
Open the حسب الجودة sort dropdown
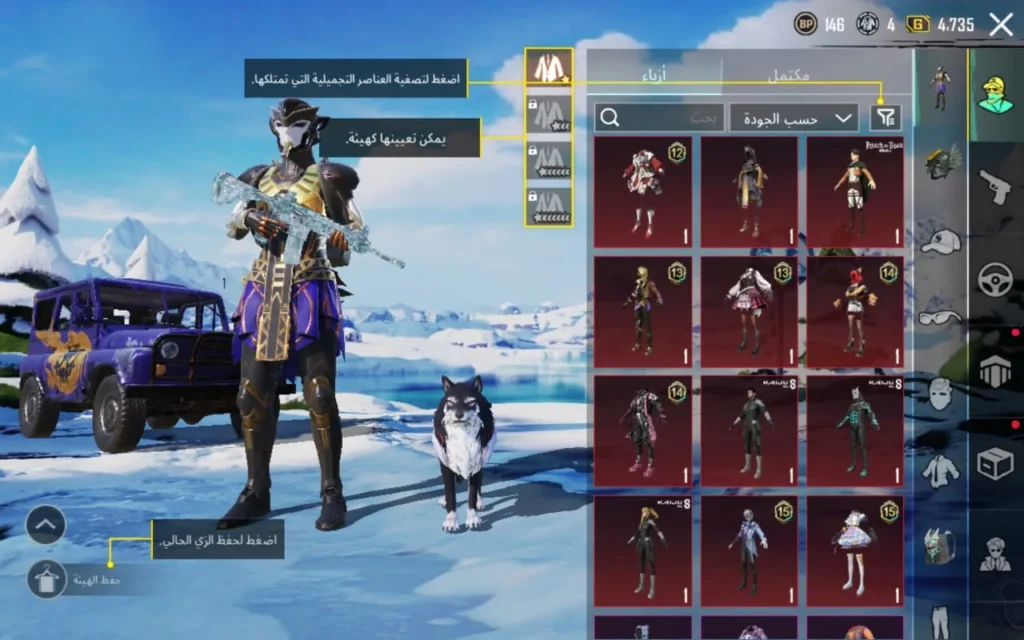point(794,118)
